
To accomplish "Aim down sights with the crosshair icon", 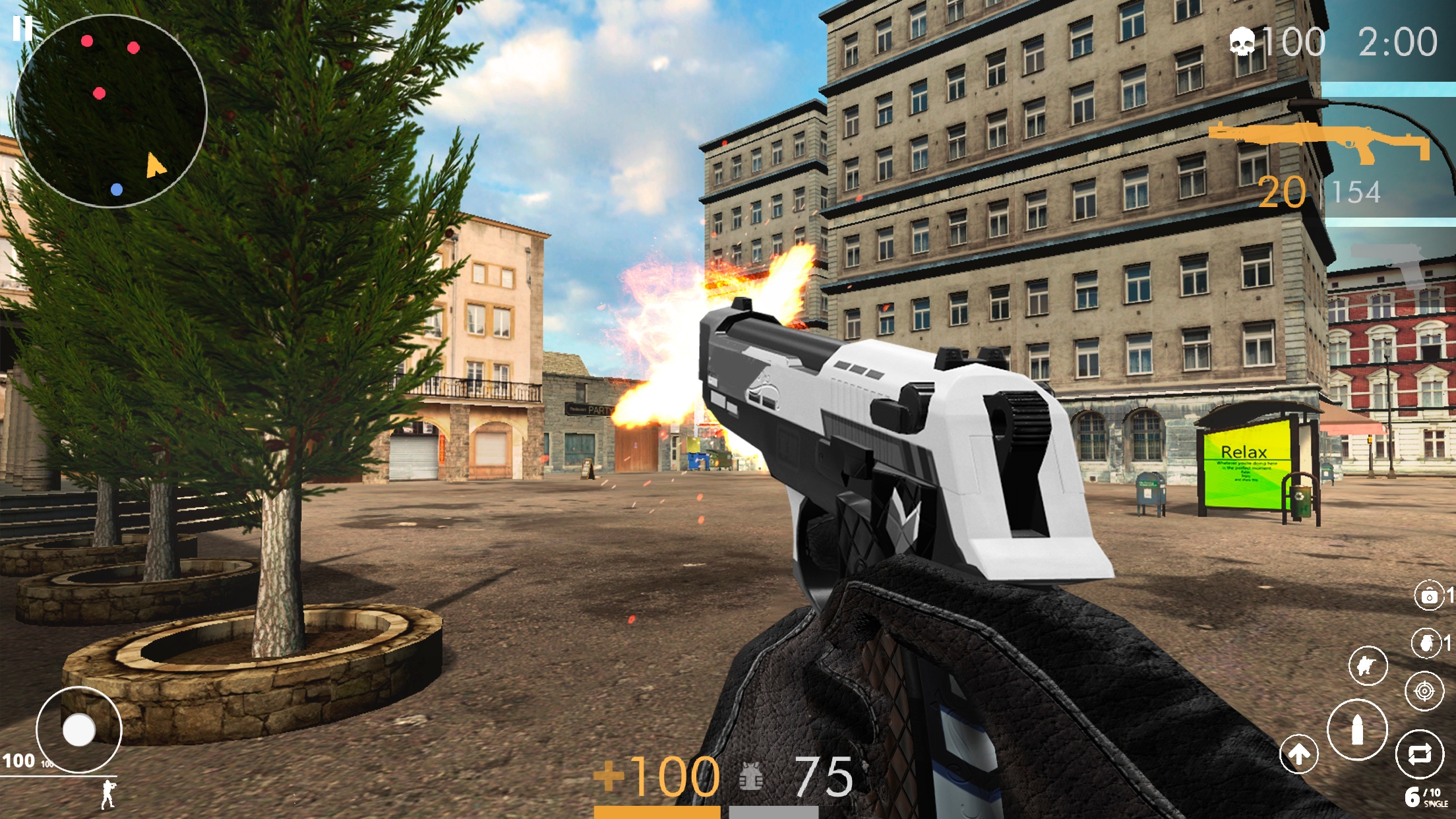I will point(1425,690).
